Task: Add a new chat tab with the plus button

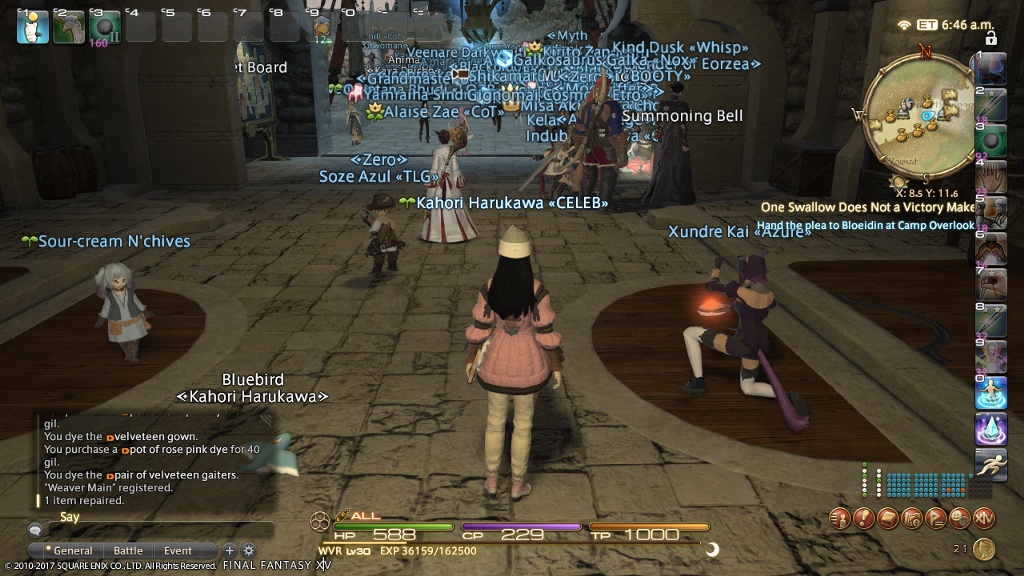Action: coord(229,550)
